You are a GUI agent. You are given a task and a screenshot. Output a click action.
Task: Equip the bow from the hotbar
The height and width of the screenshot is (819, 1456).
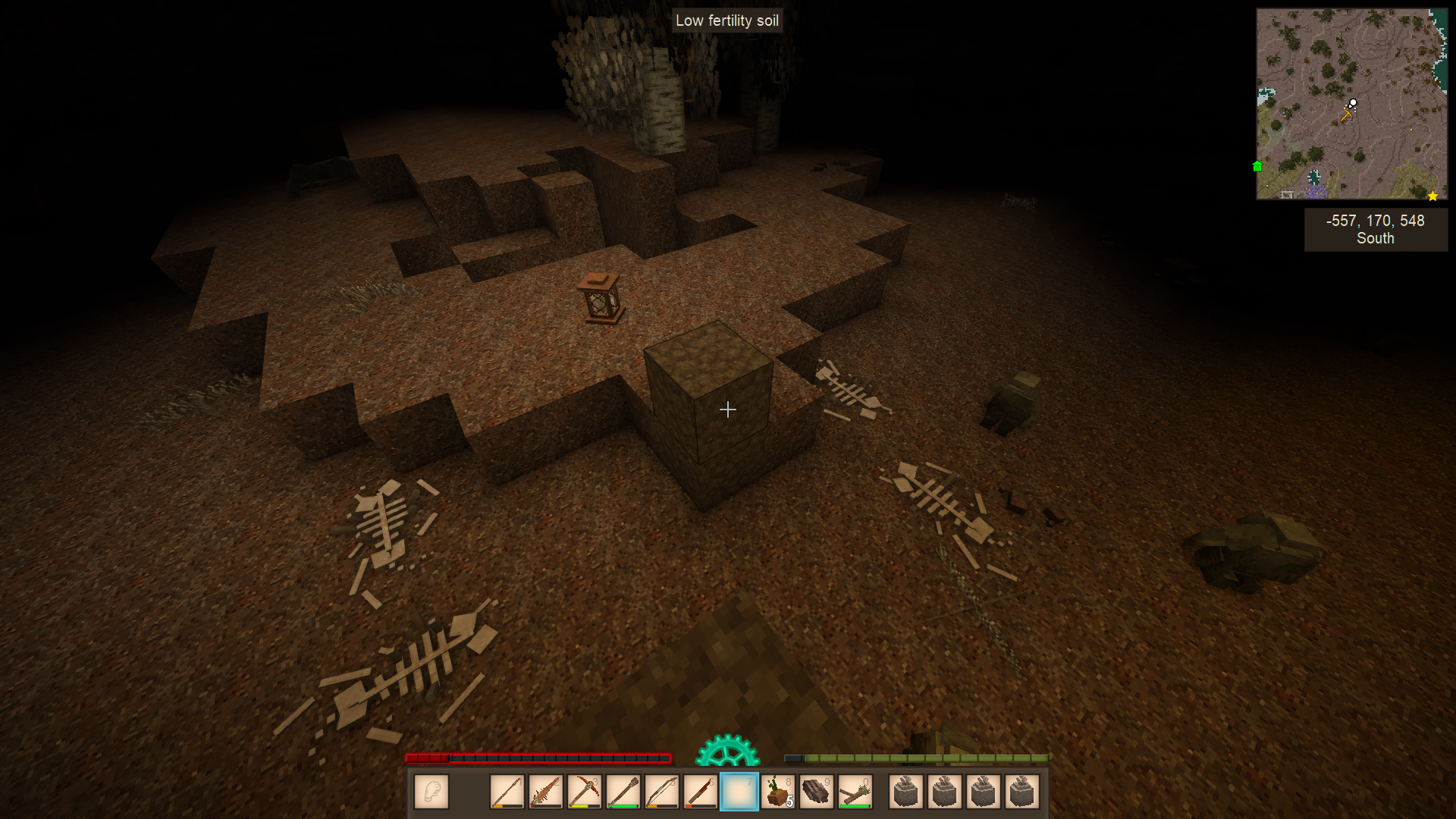tap(661, 792)
